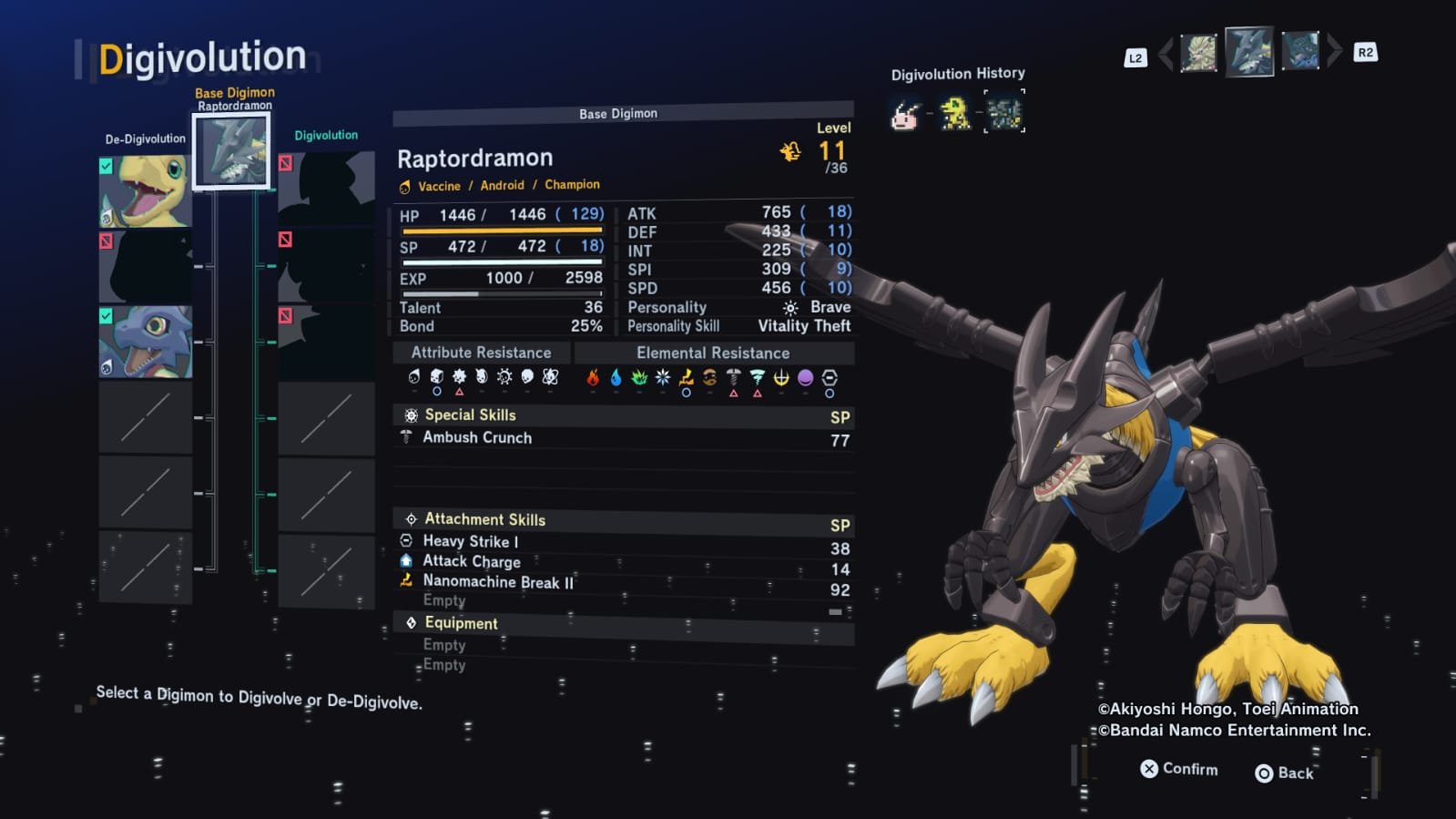The height and width of the screenshot is (819, 1456).
Task: Select the locked silhouette under De-Digivolution
Action: click(x=146, y=266)
